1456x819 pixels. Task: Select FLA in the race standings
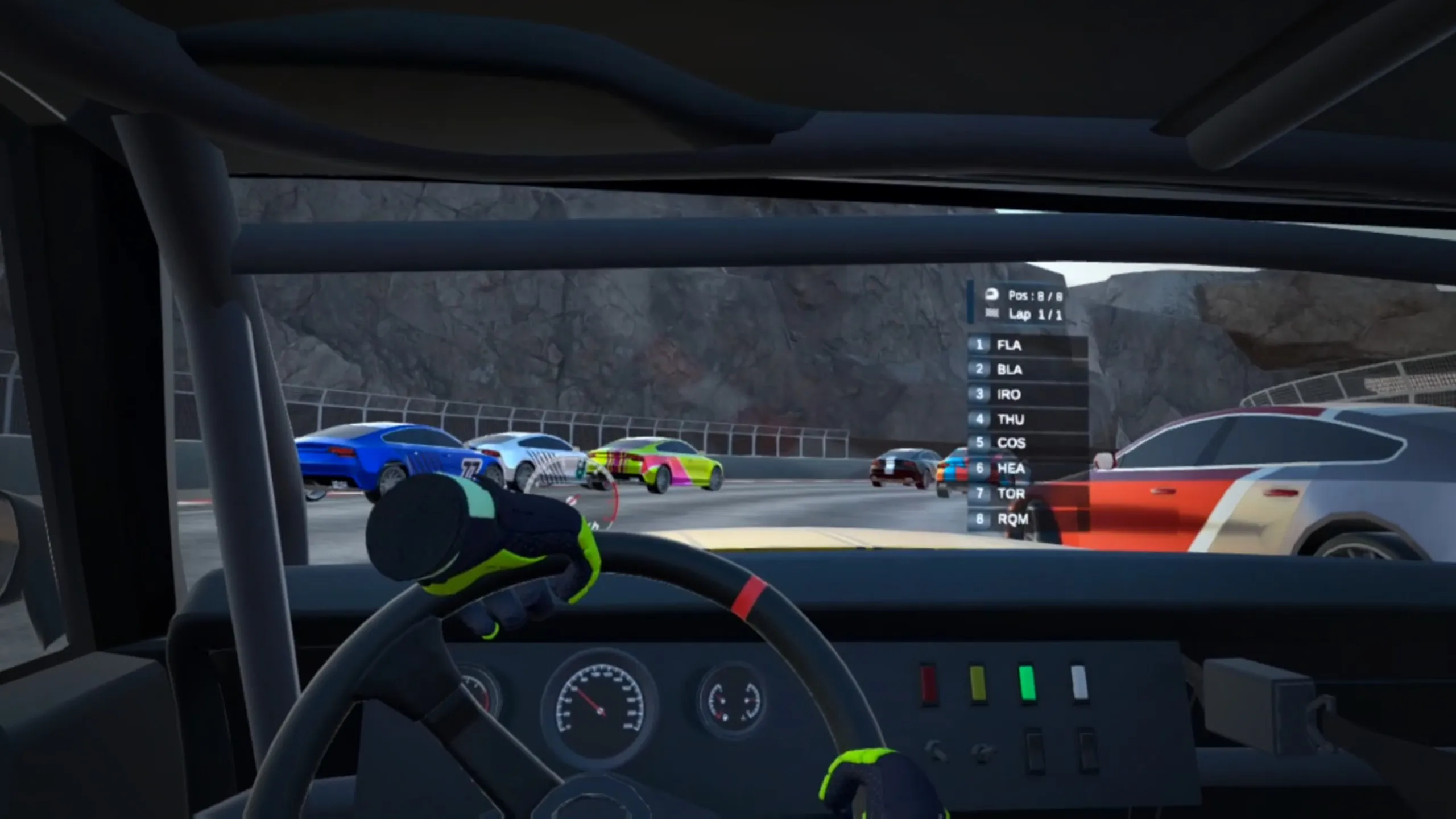click(1027, 345)
